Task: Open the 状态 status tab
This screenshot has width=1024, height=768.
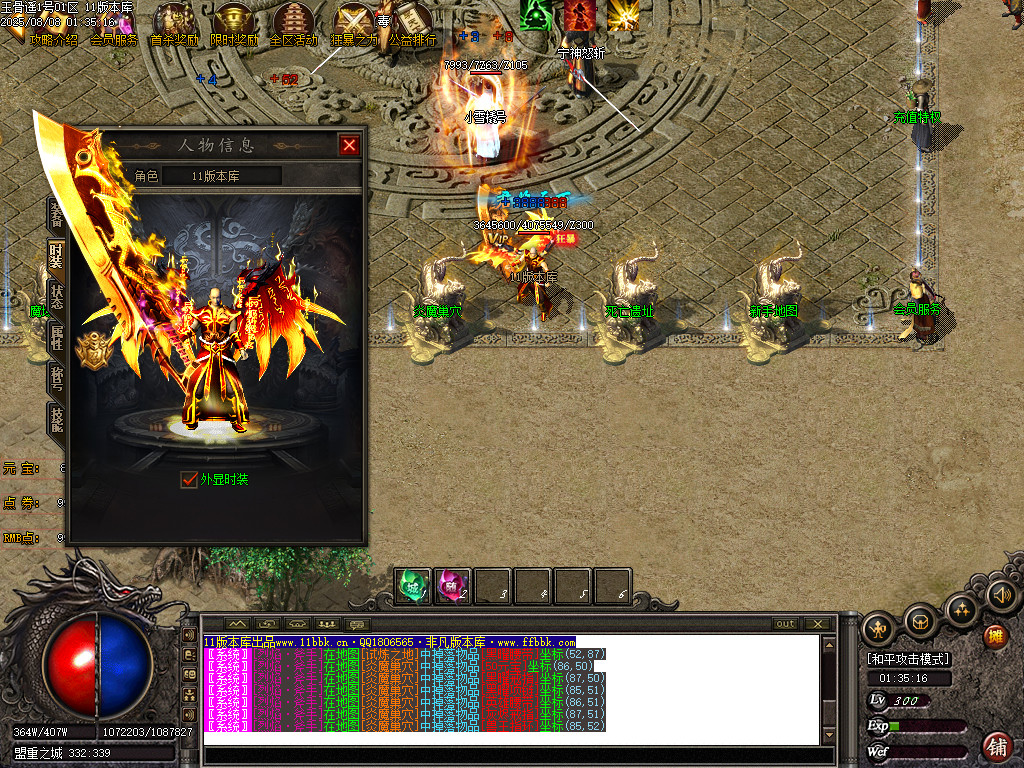Action: 56,296
